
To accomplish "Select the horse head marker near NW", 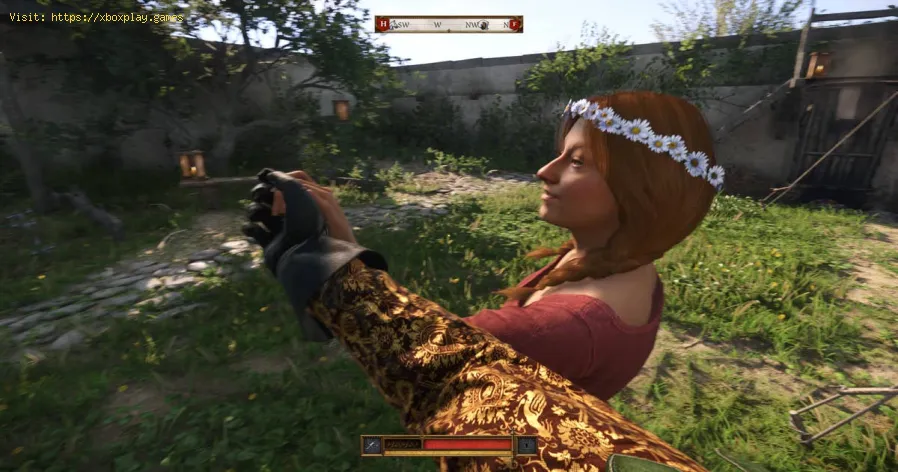I will 482,24.
